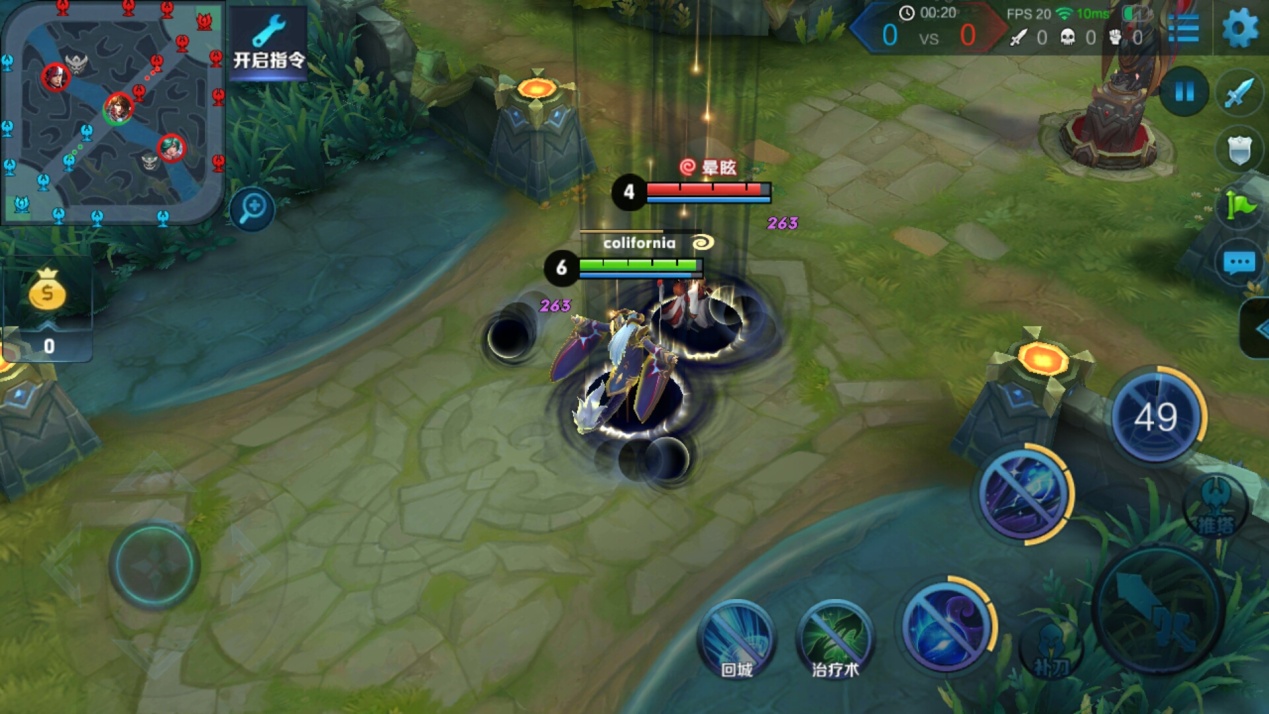
Task: Open the gold coin shop icon
Action: (x=47, y=293)
